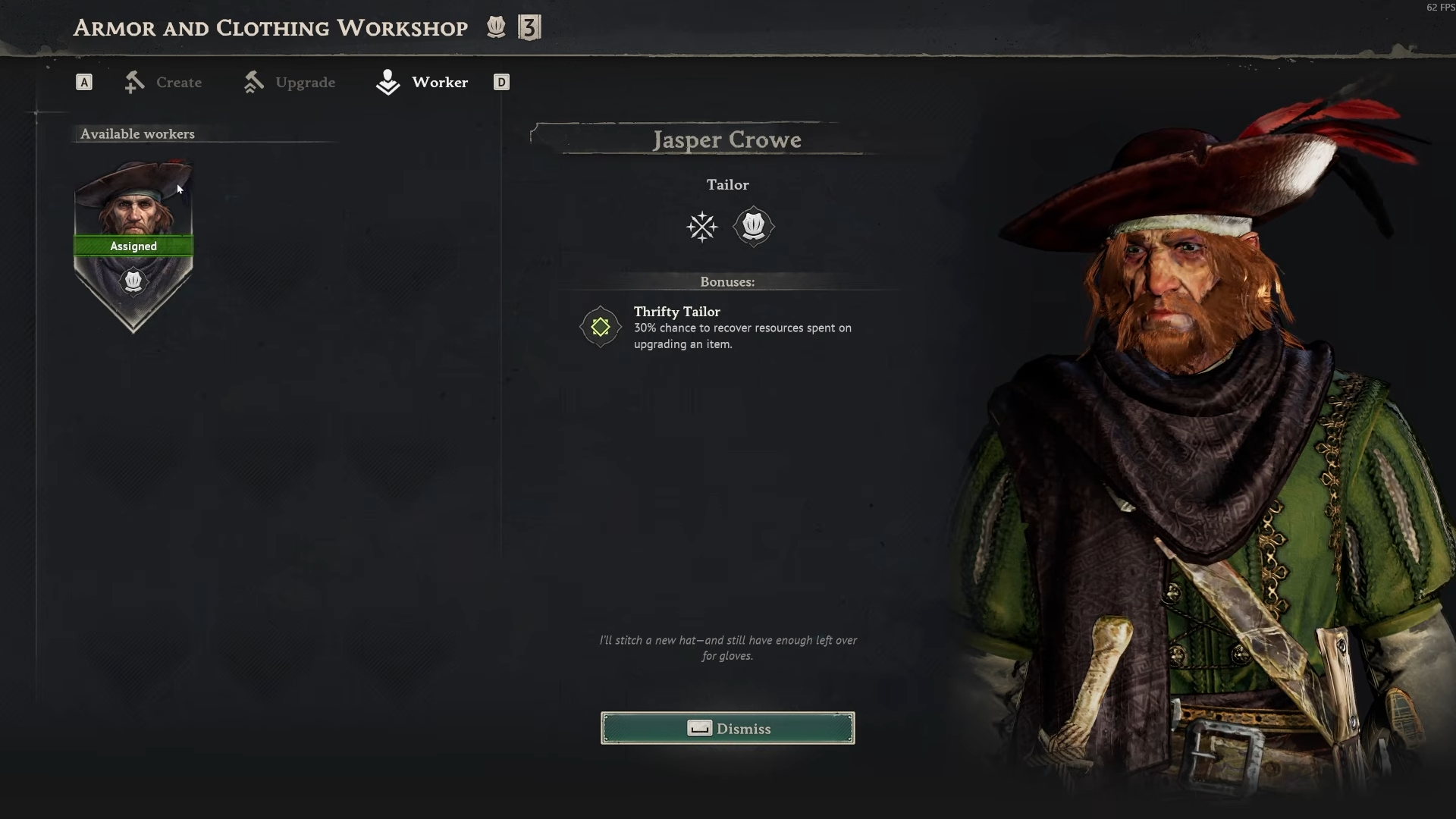Switch to the Create tab

coord(164,82)
